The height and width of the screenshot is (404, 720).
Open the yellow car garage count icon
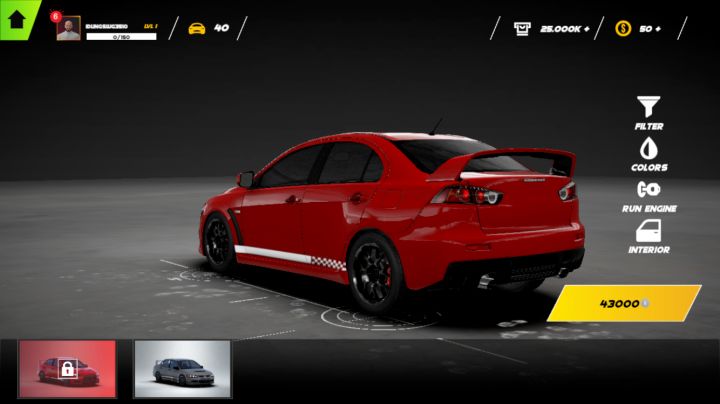click(197, 28)
